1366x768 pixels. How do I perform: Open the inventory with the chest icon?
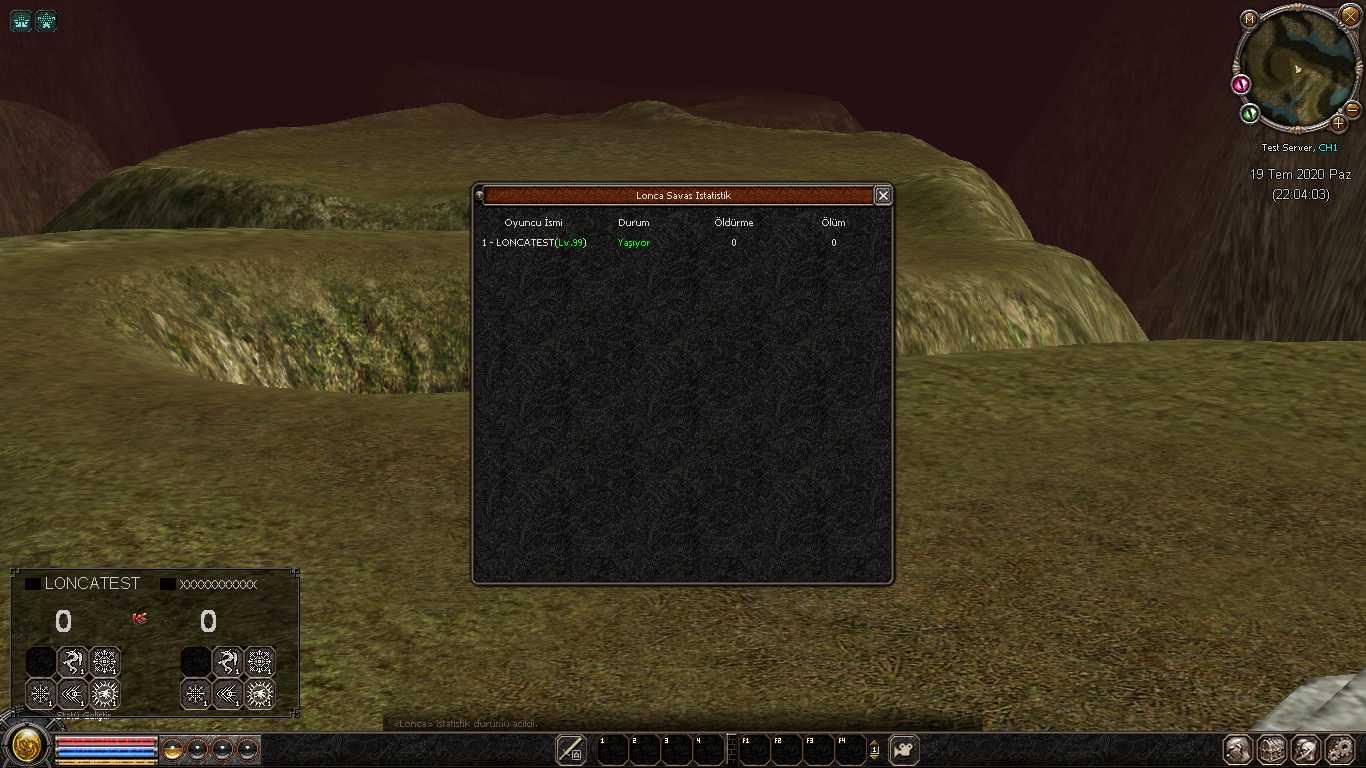(x=1272, y=749)
